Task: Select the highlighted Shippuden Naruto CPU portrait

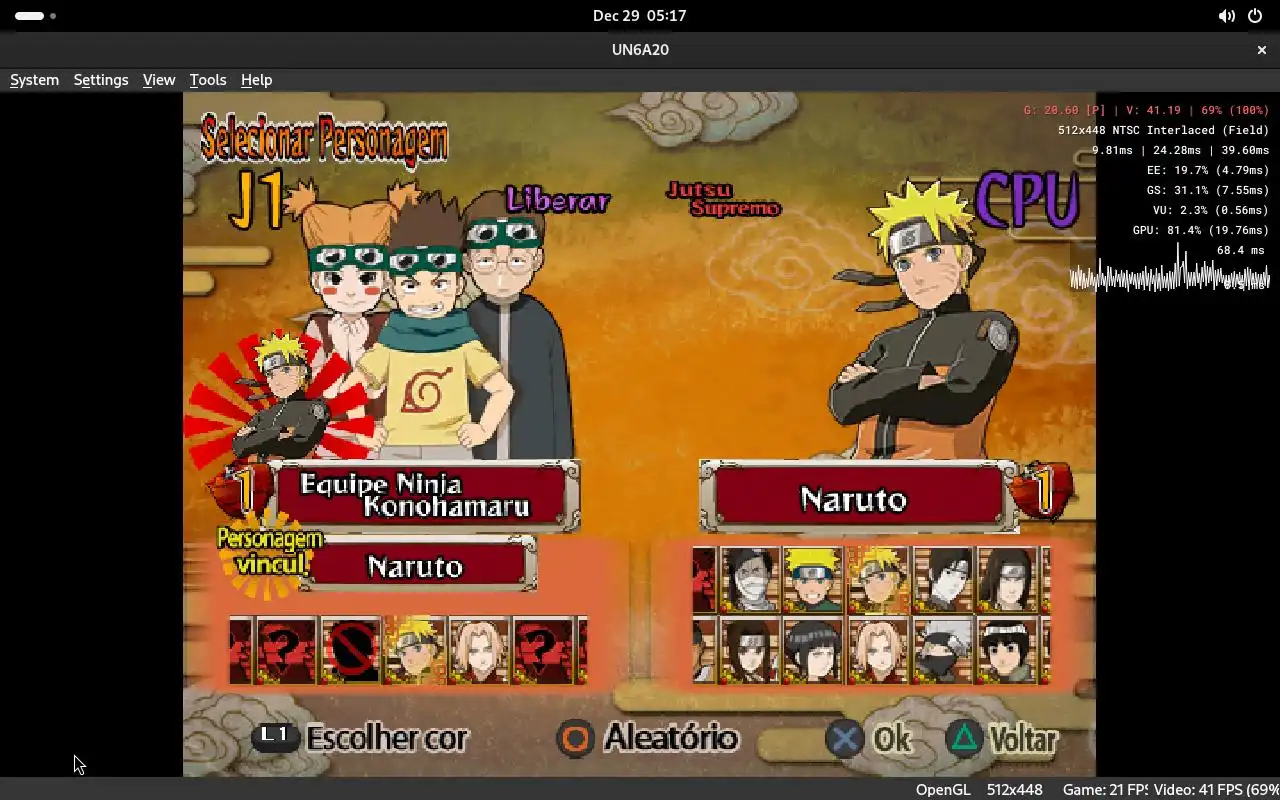Action: pyautogui.click(x=878, y=580)
